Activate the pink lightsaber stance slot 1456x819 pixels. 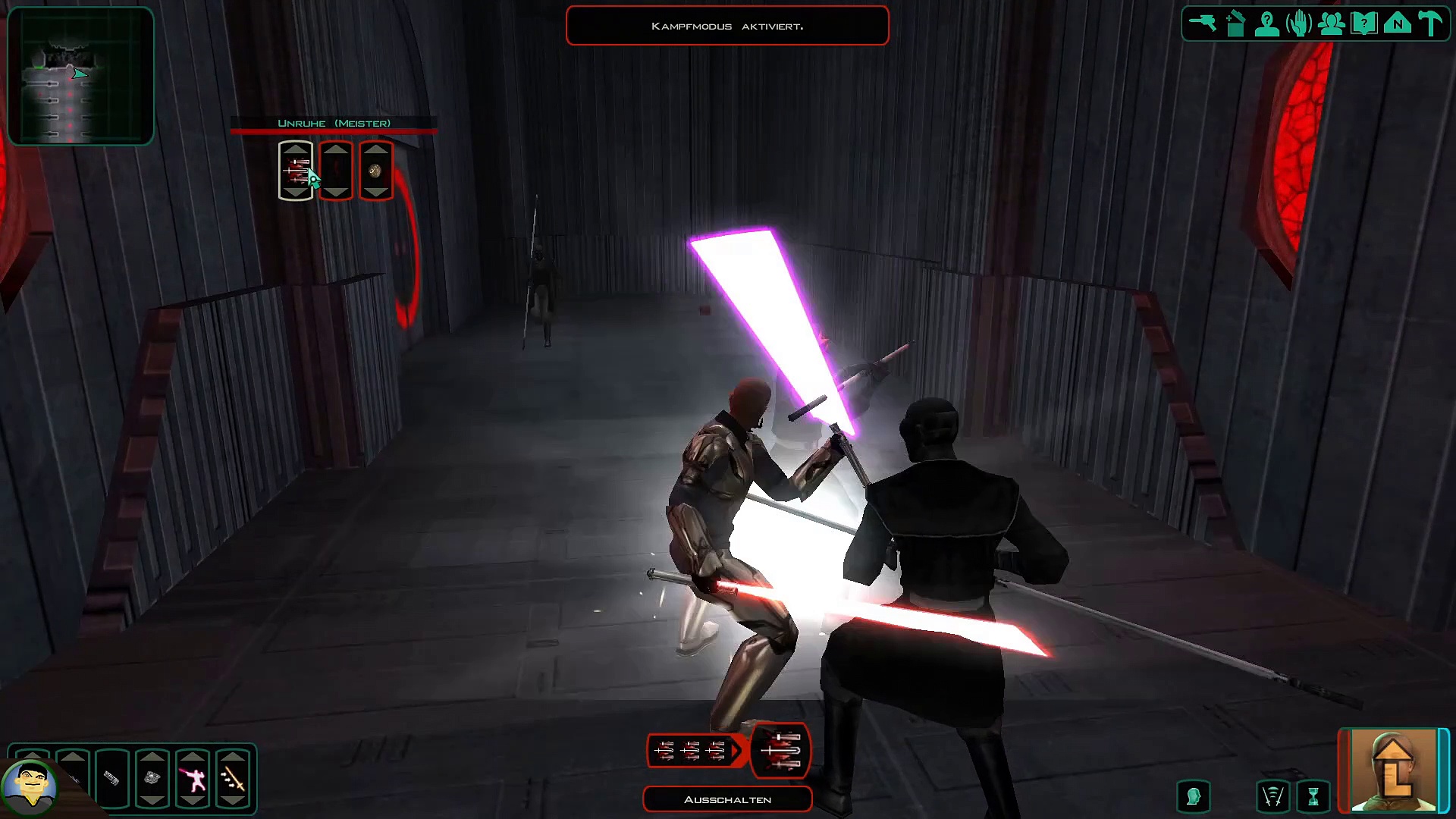193,778
